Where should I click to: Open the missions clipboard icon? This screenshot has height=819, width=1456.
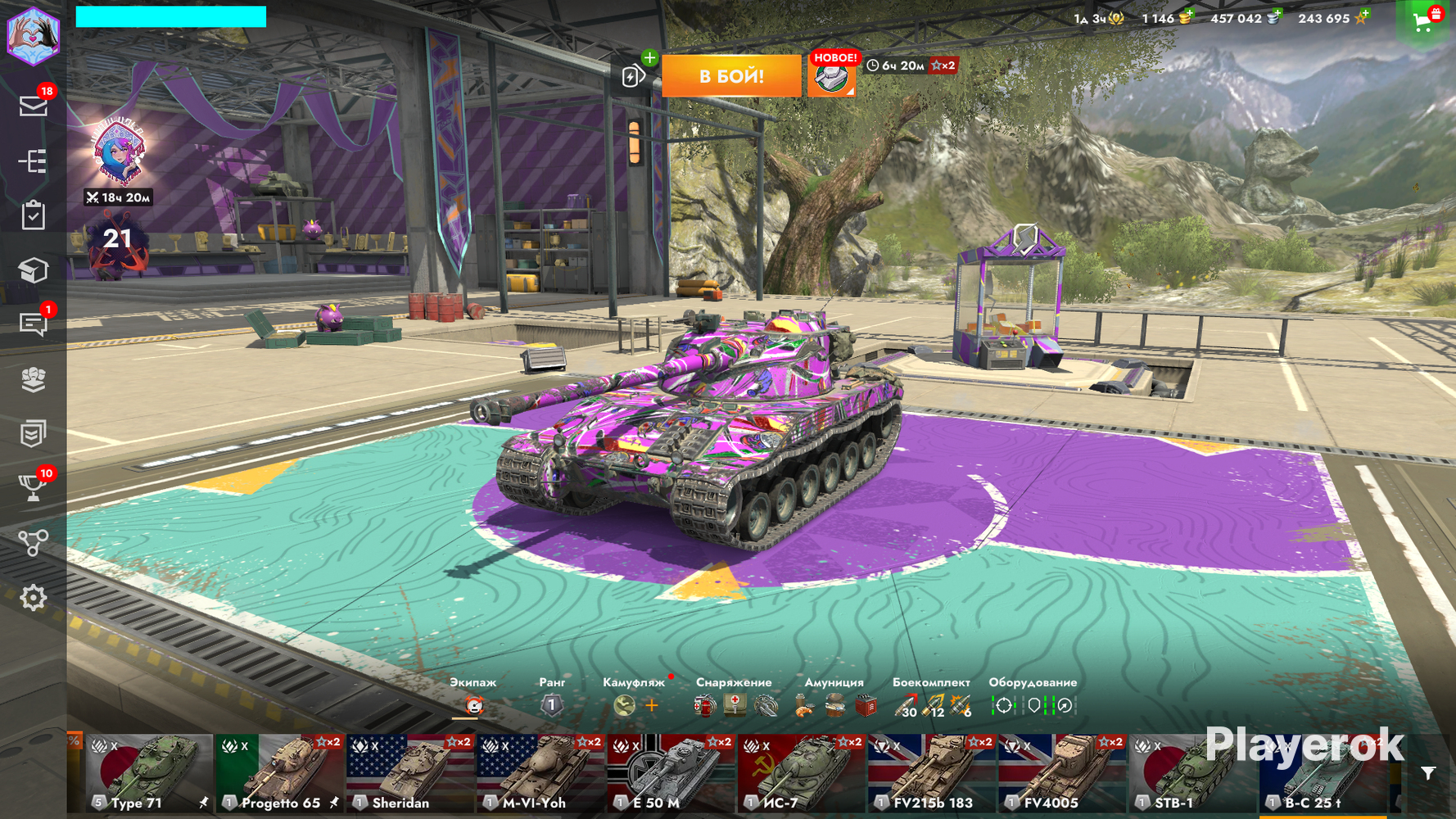(x=33, y=215)
